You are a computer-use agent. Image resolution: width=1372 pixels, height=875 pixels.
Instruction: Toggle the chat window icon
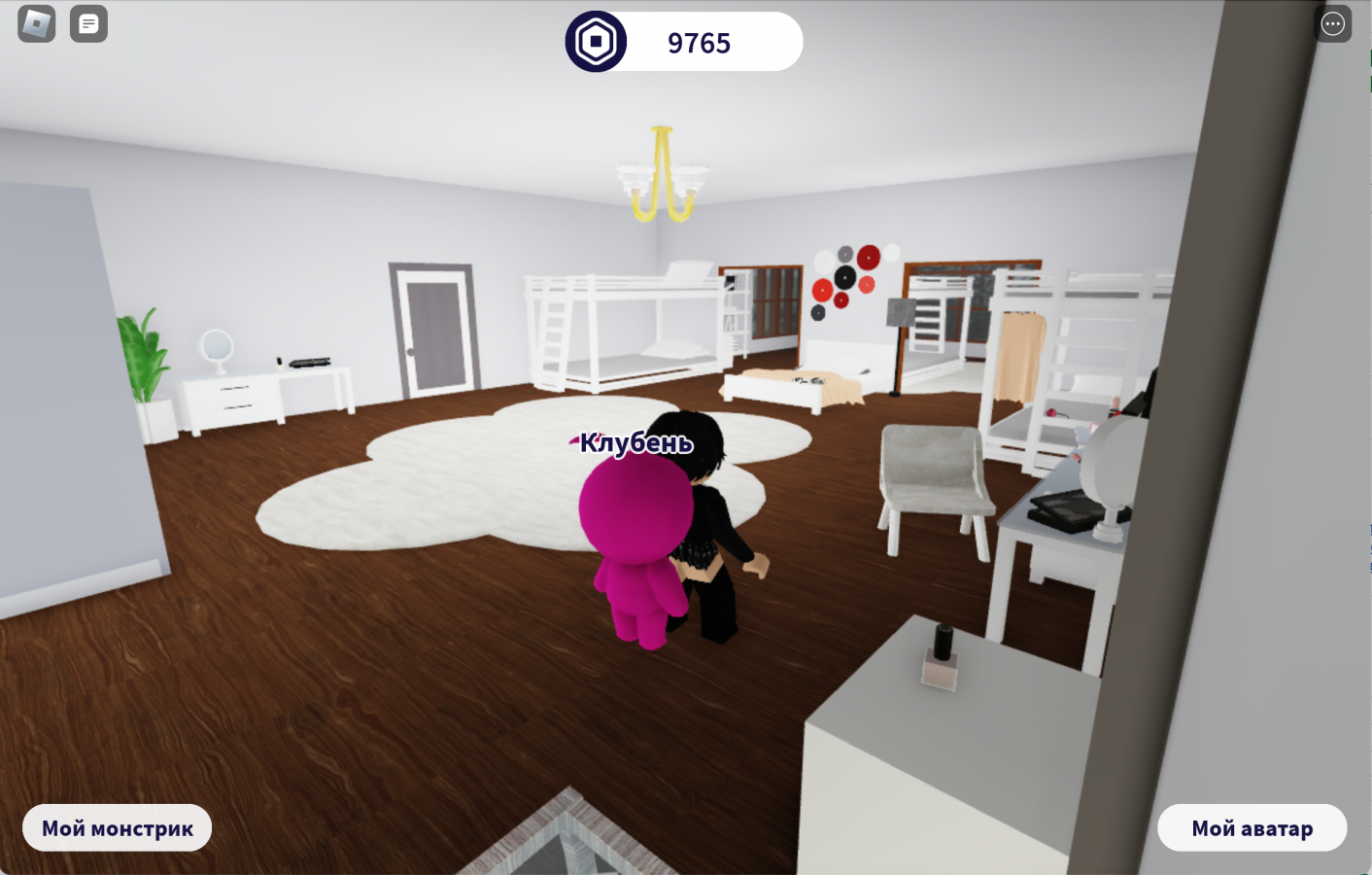tap(88, 24)
